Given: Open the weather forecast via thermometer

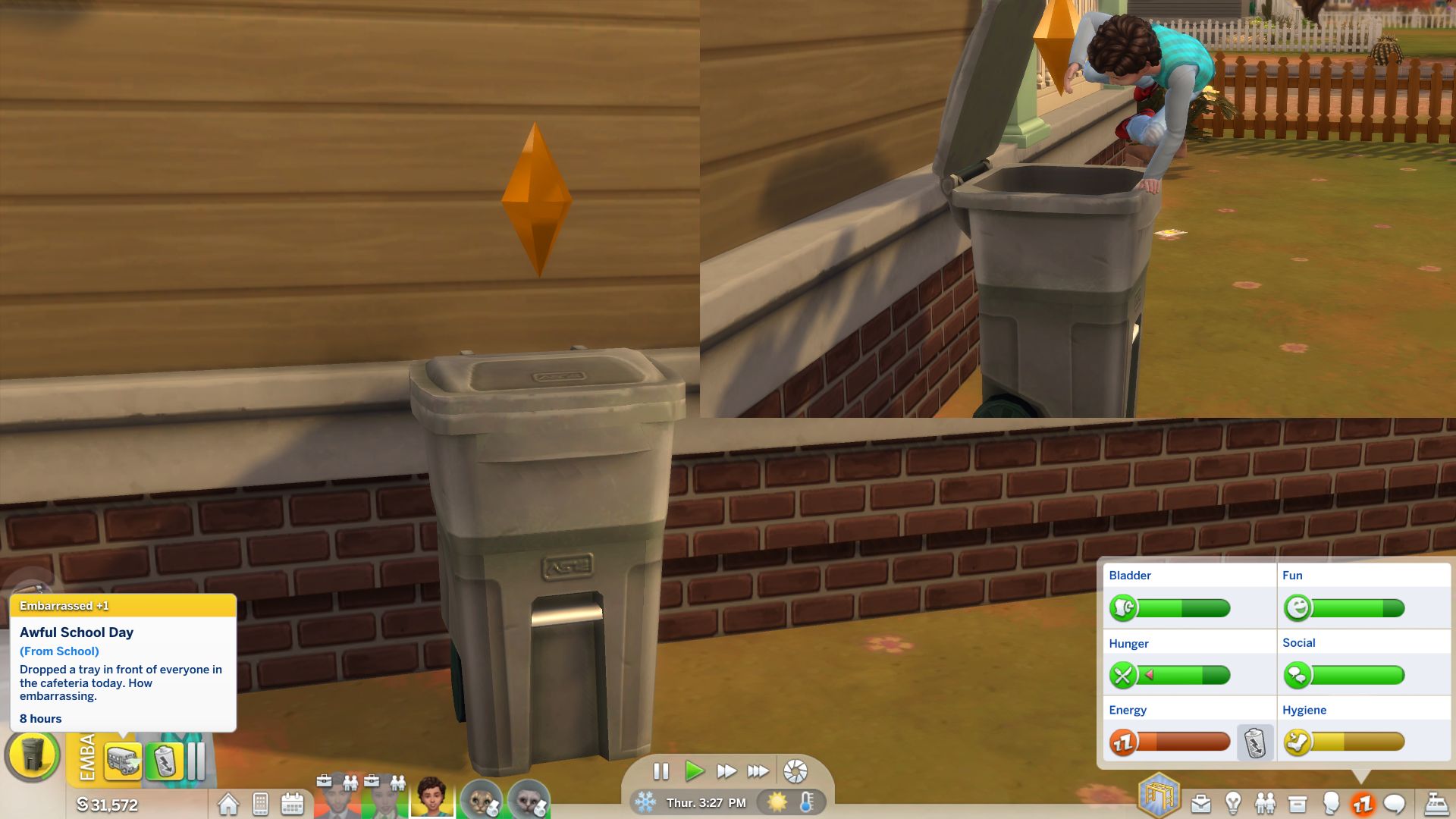Looking at the screenshot, I should tap(808, 802).
